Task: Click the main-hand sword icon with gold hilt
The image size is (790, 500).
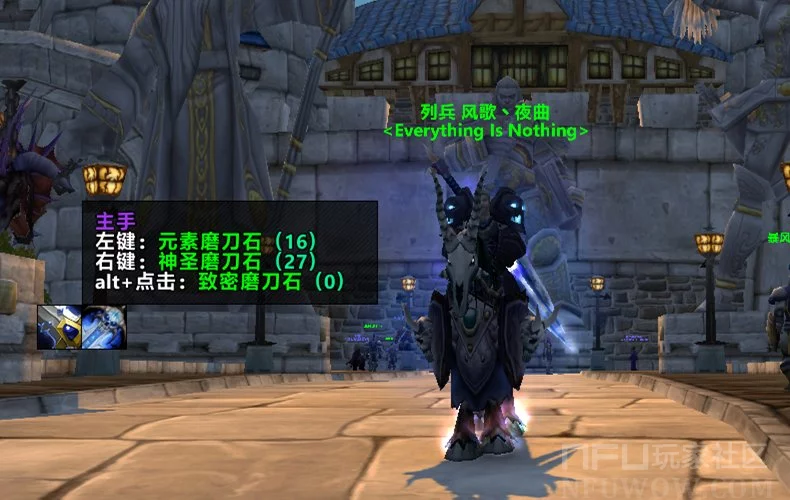Action: (x=59, y=327)
